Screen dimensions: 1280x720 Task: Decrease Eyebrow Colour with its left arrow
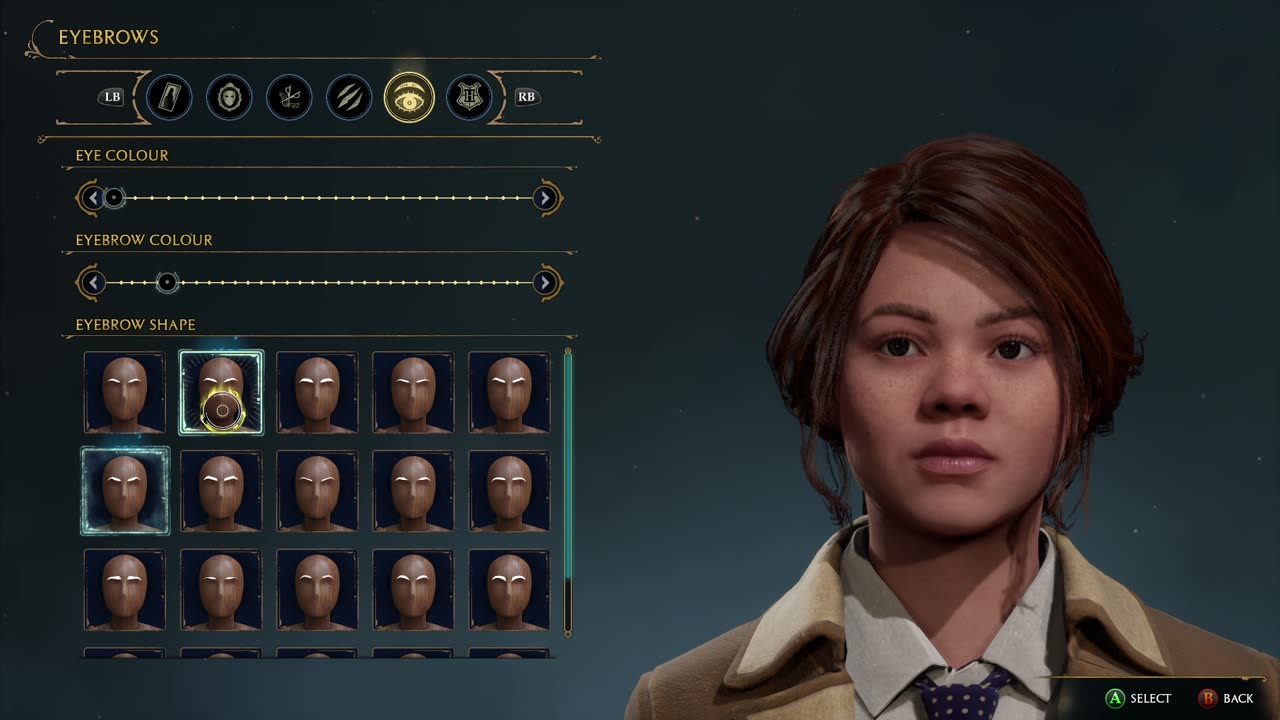[93, 283]
